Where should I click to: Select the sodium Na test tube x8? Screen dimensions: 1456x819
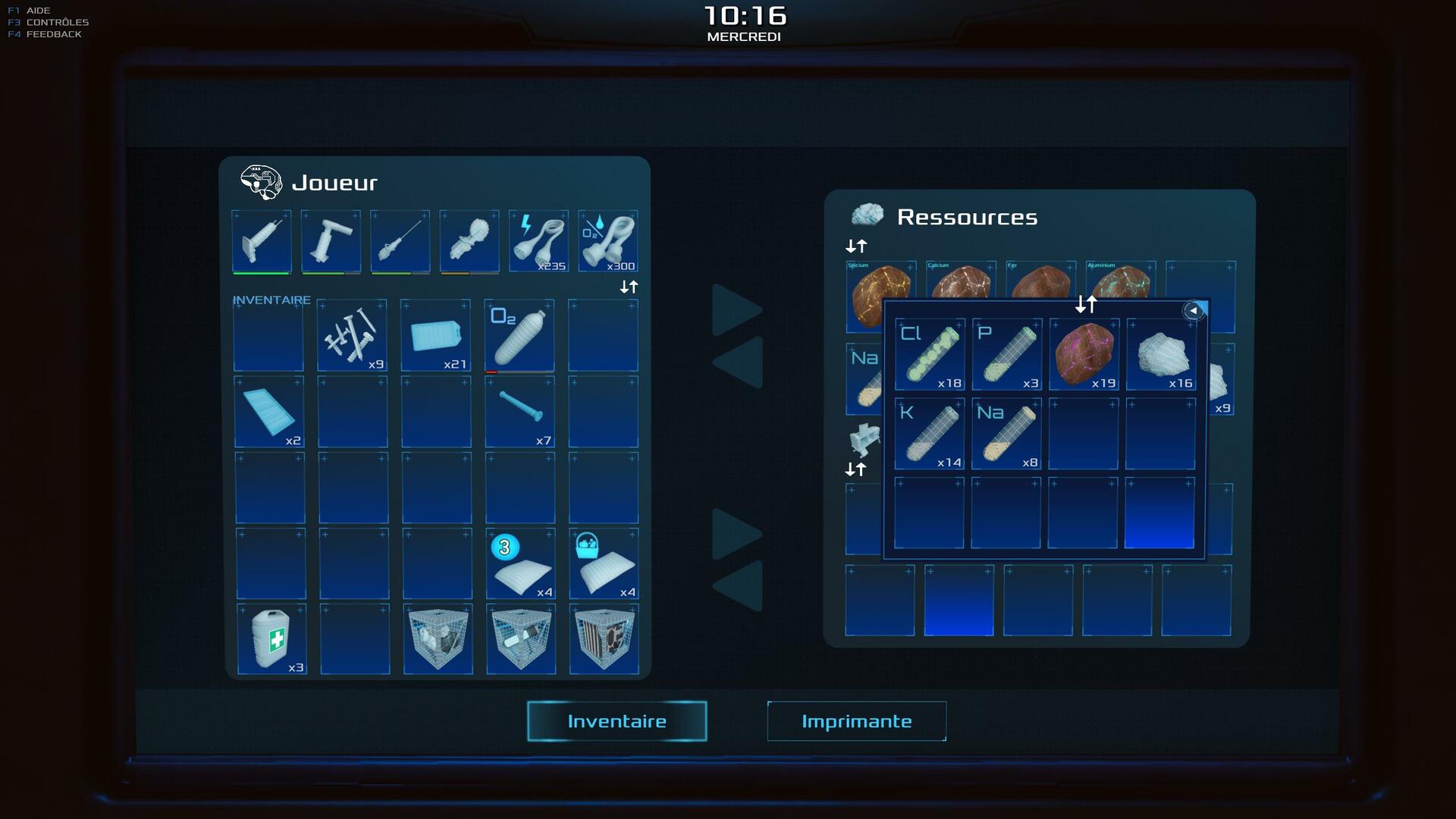1007,434
